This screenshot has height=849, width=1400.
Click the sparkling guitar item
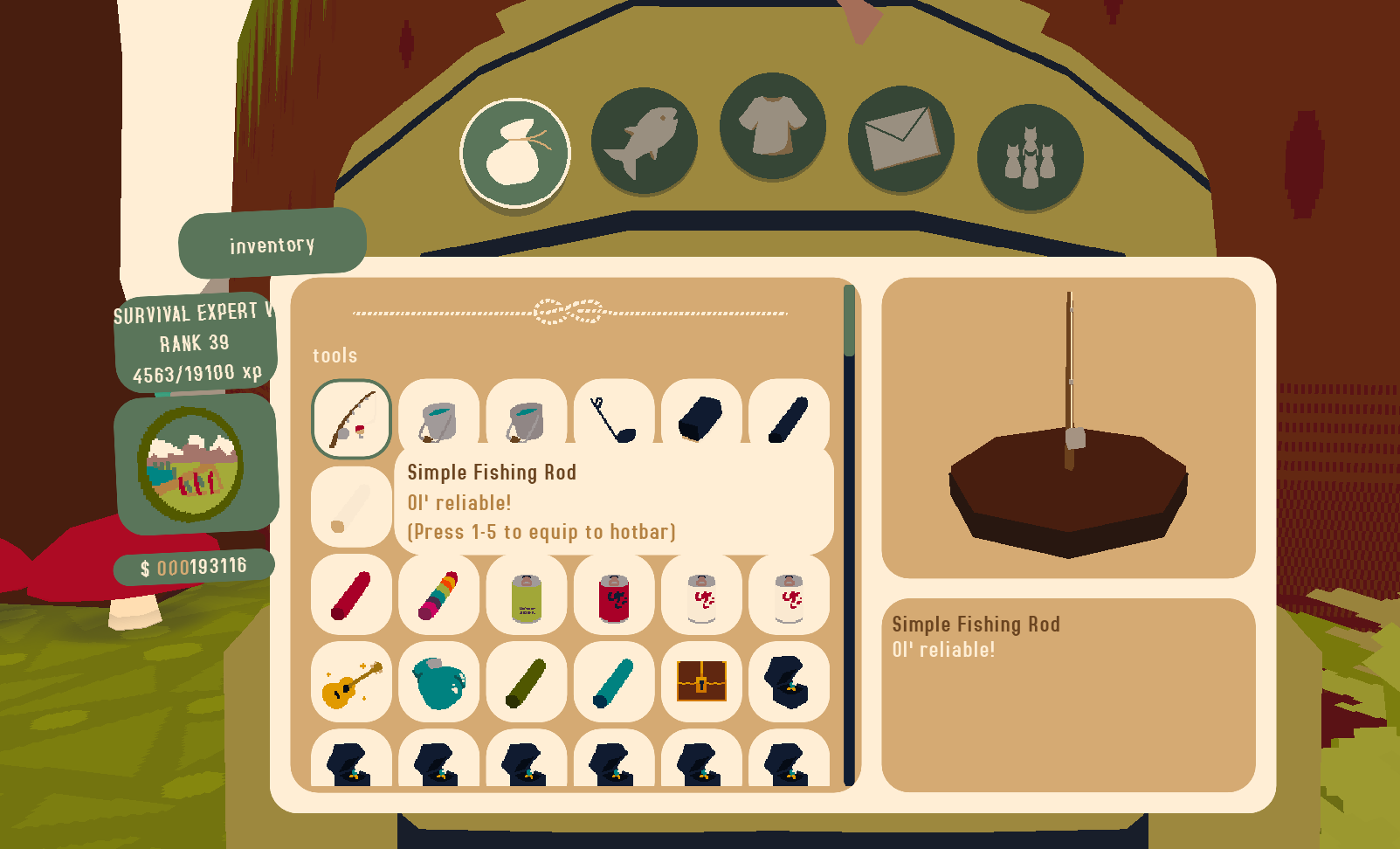click(x=351, y=682)
